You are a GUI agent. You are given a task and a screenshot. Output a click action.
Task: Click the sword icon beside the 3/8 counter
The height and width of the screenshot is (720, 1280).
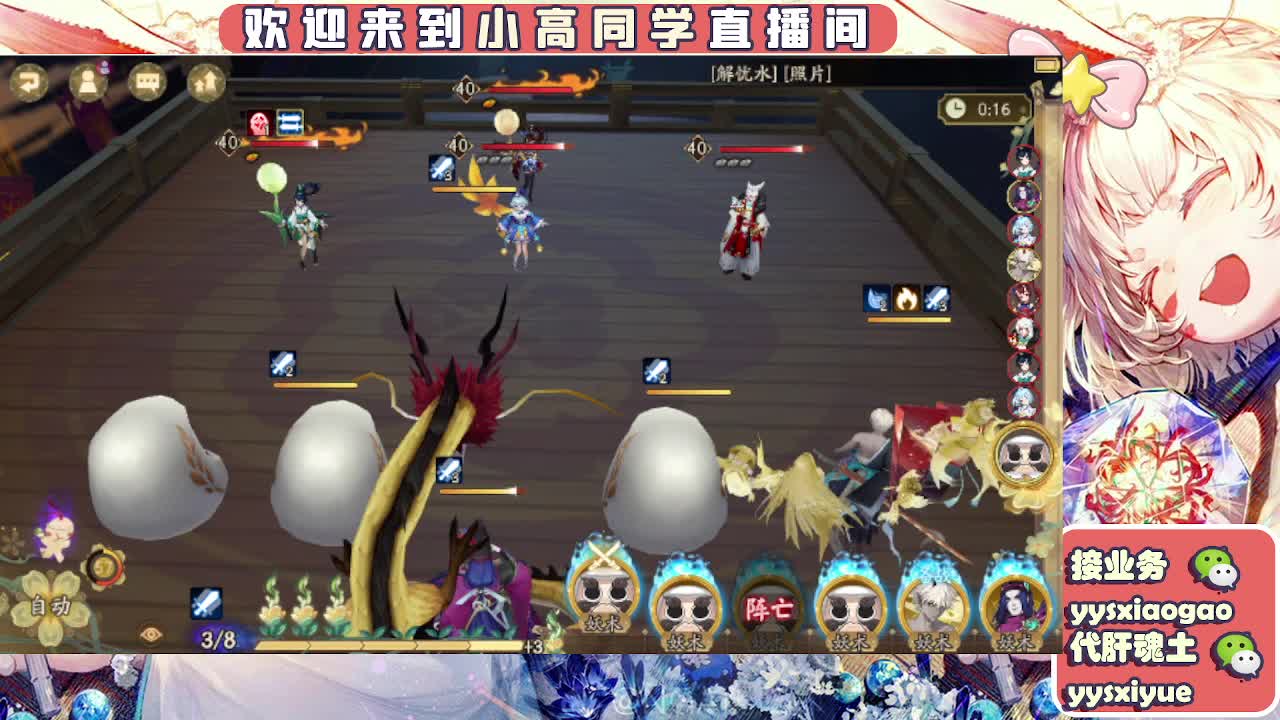(207, 602)
